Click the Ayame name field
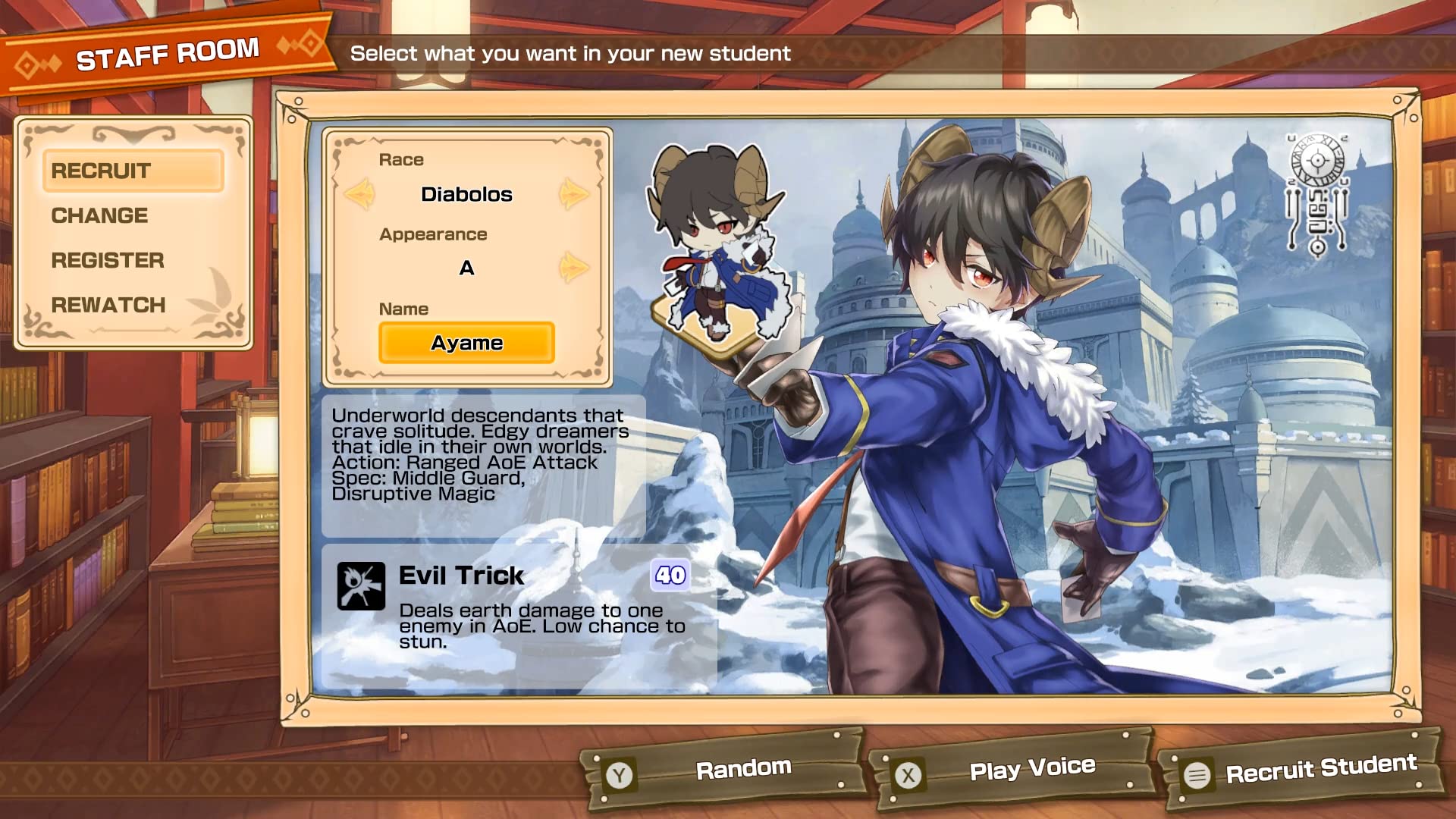The width and height of the screenshot is (1456, 819). [x=467, y=342]
